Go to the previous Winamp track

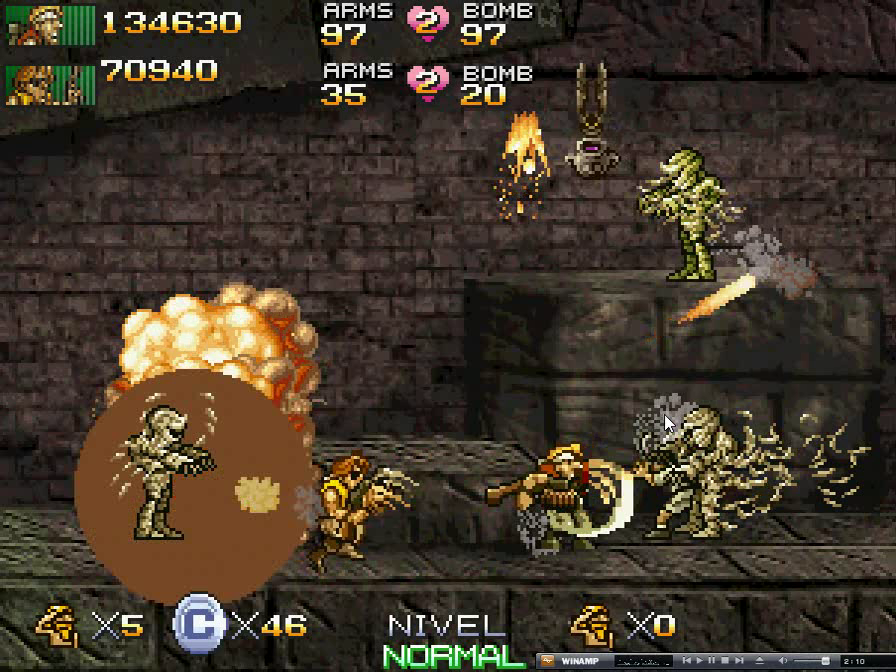coord(686,661)
